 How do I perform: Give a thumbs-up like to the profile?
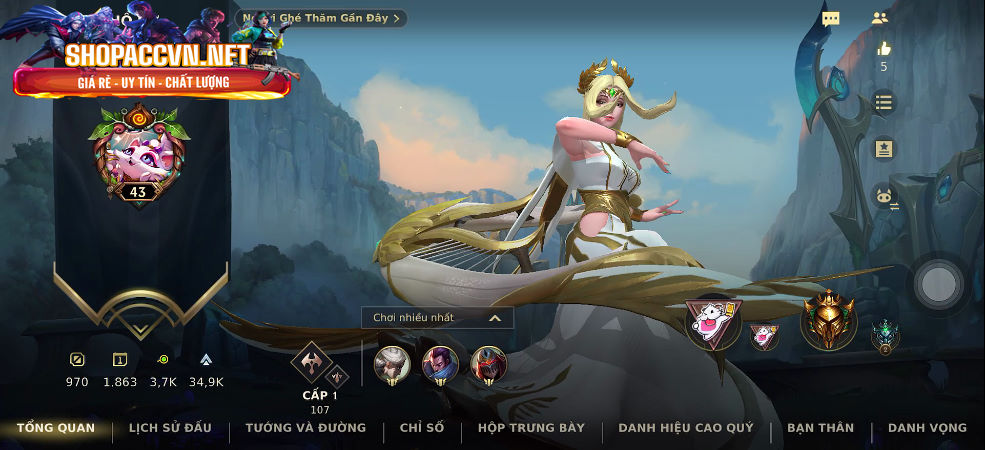[x=883, y=49]
